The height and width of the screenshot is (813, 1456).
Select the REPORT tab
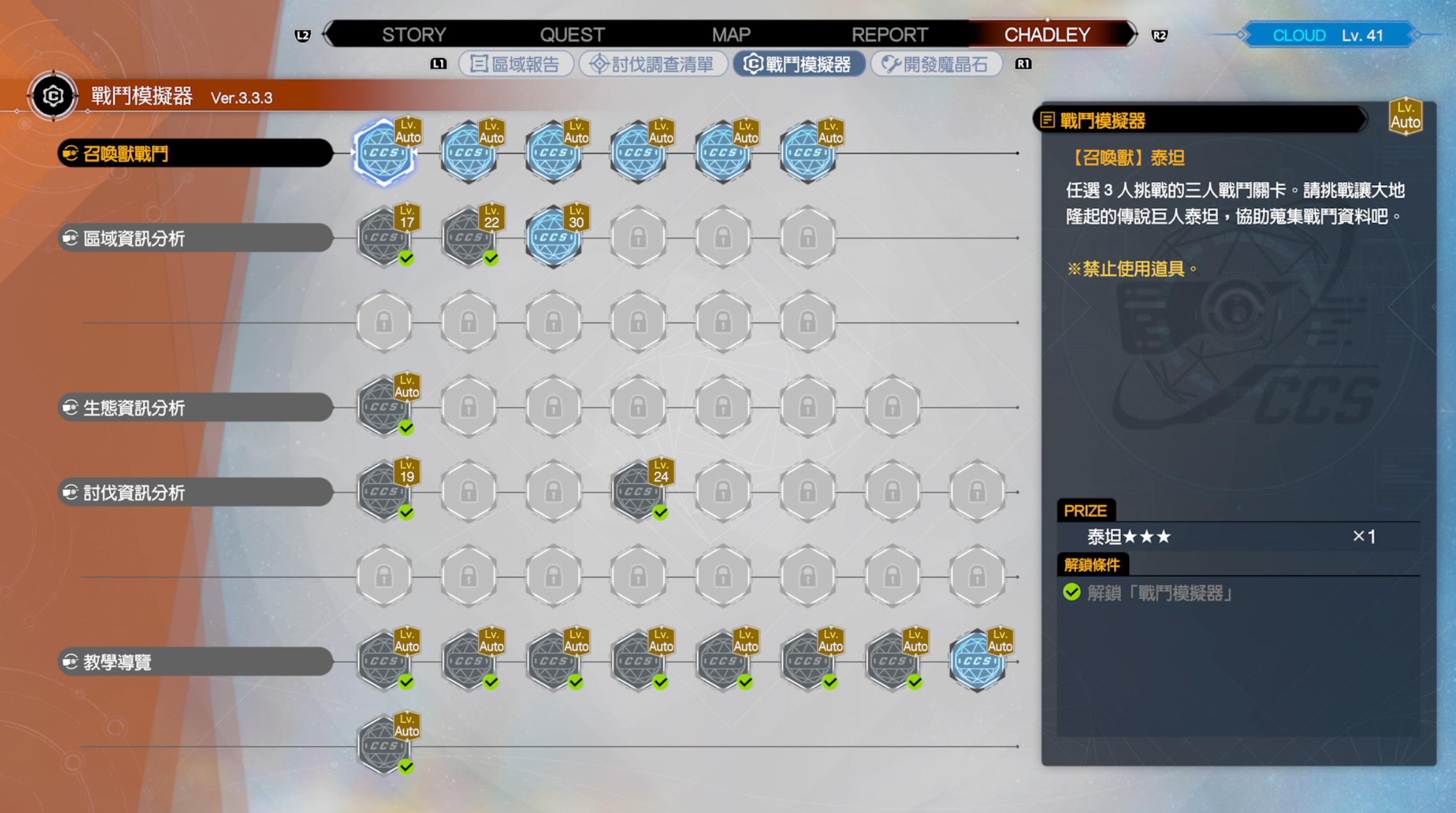[x=889, y=34]
